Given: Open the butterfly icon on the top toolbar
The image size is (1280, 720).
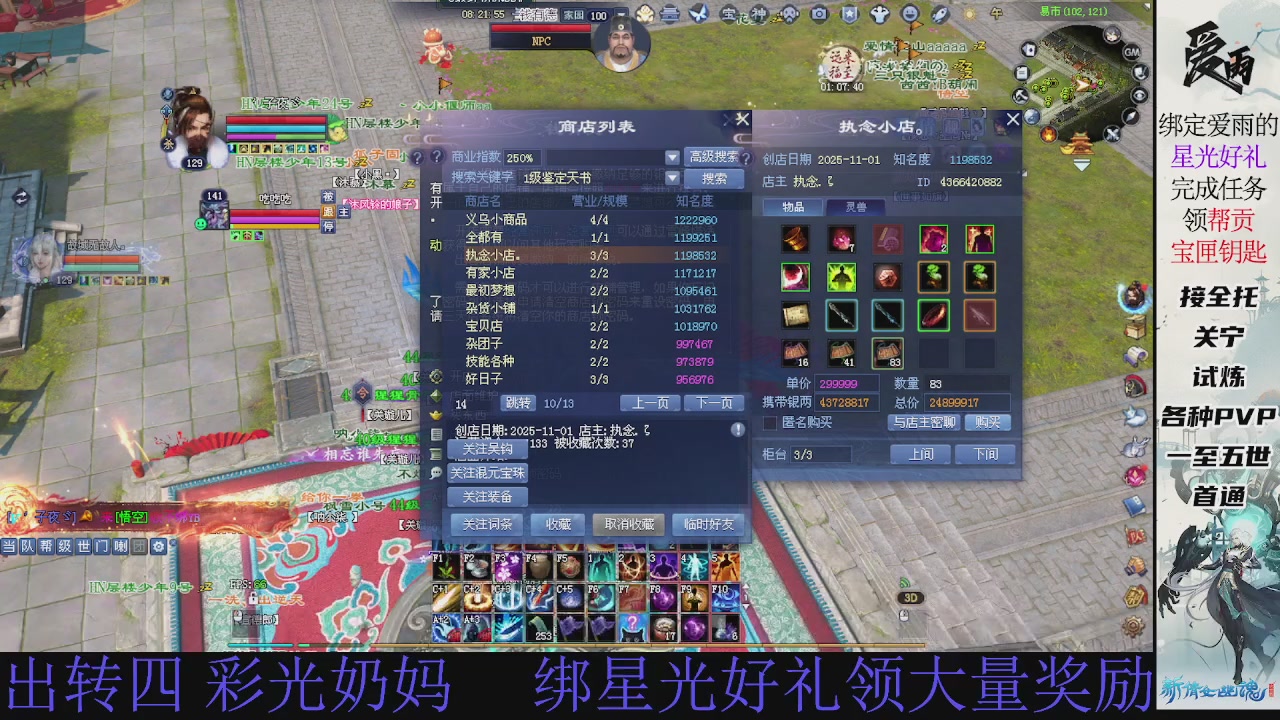Looking at the screenshot, I should pyautogui.click(x=697, y=13).
